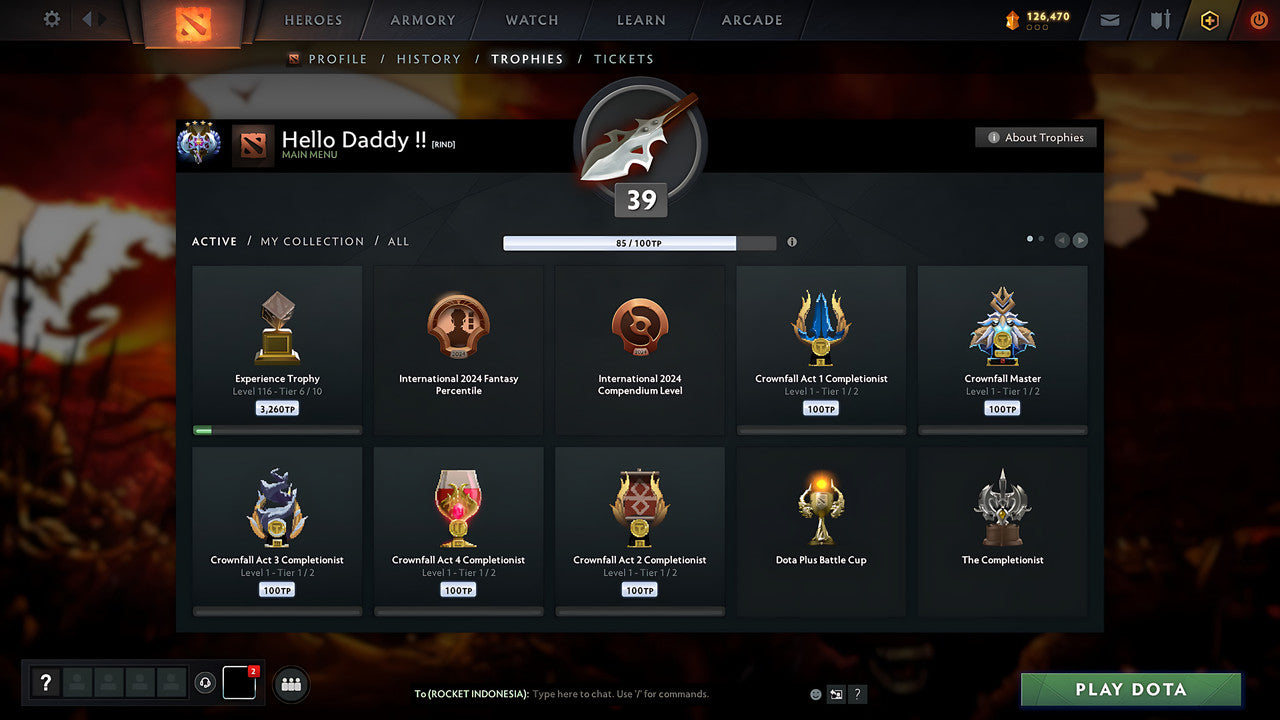Open your mail inbox icon

point(1109,20)
